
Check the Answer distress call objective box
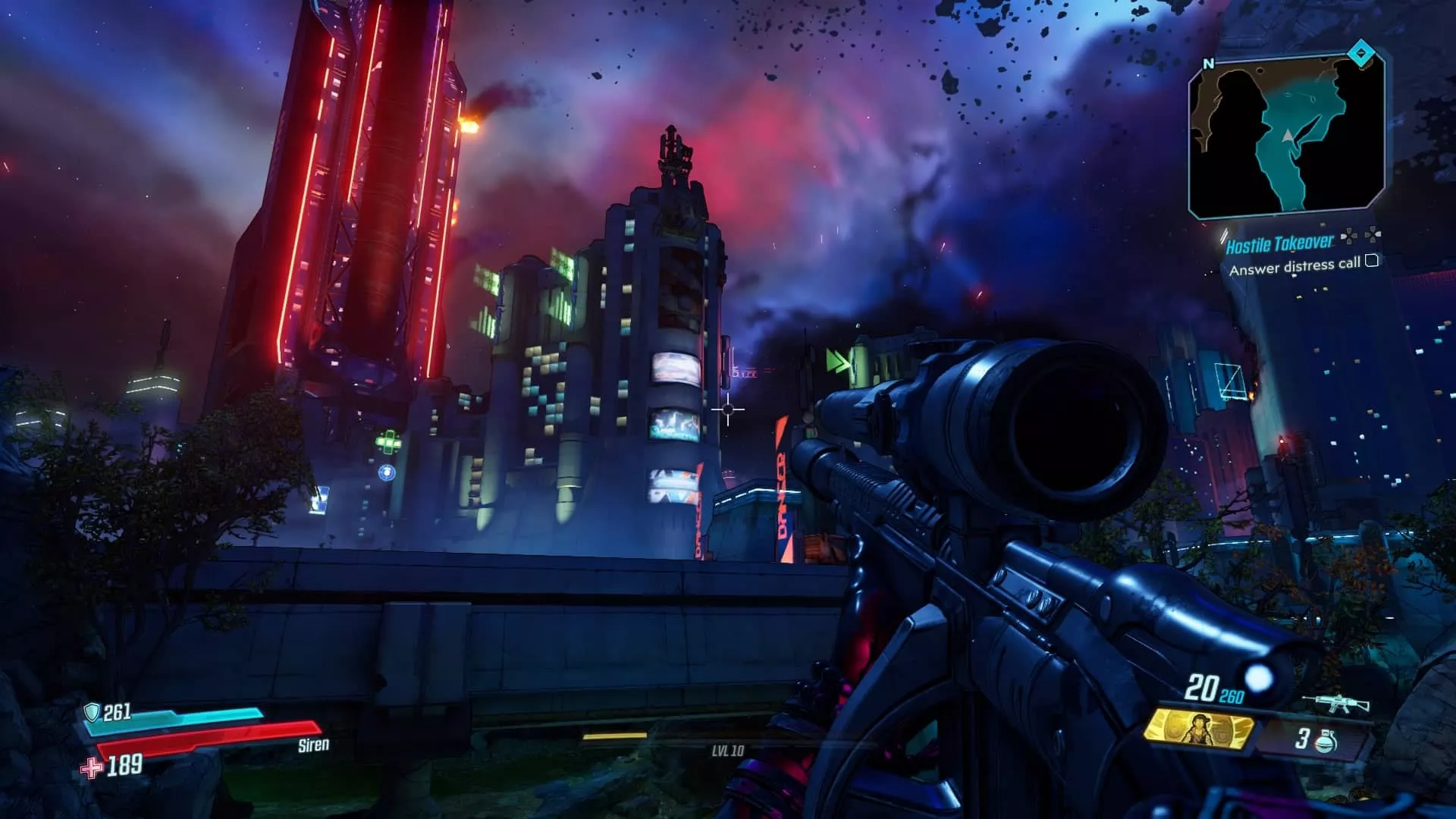click(x=1372, y=262)
